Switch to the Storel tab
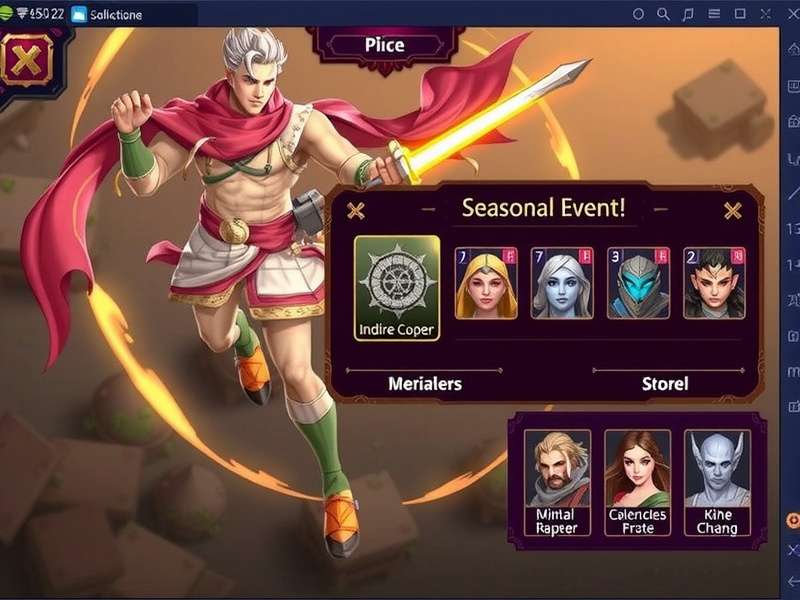The height and width of the screenshot is (600, 800). click(x=665, y=383)
